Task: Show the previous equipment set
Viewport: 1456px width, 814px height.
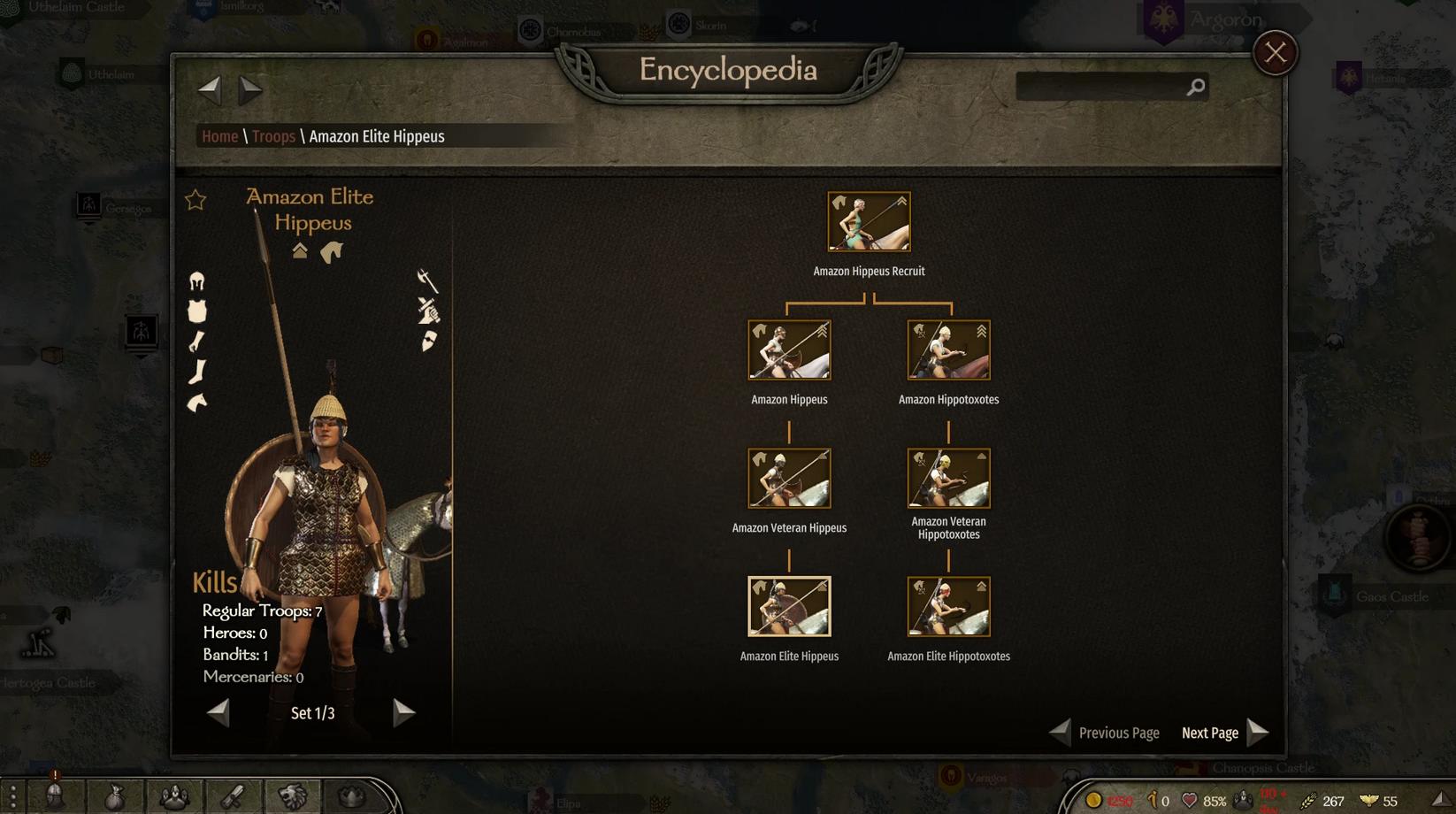Action: coord(218,712)
